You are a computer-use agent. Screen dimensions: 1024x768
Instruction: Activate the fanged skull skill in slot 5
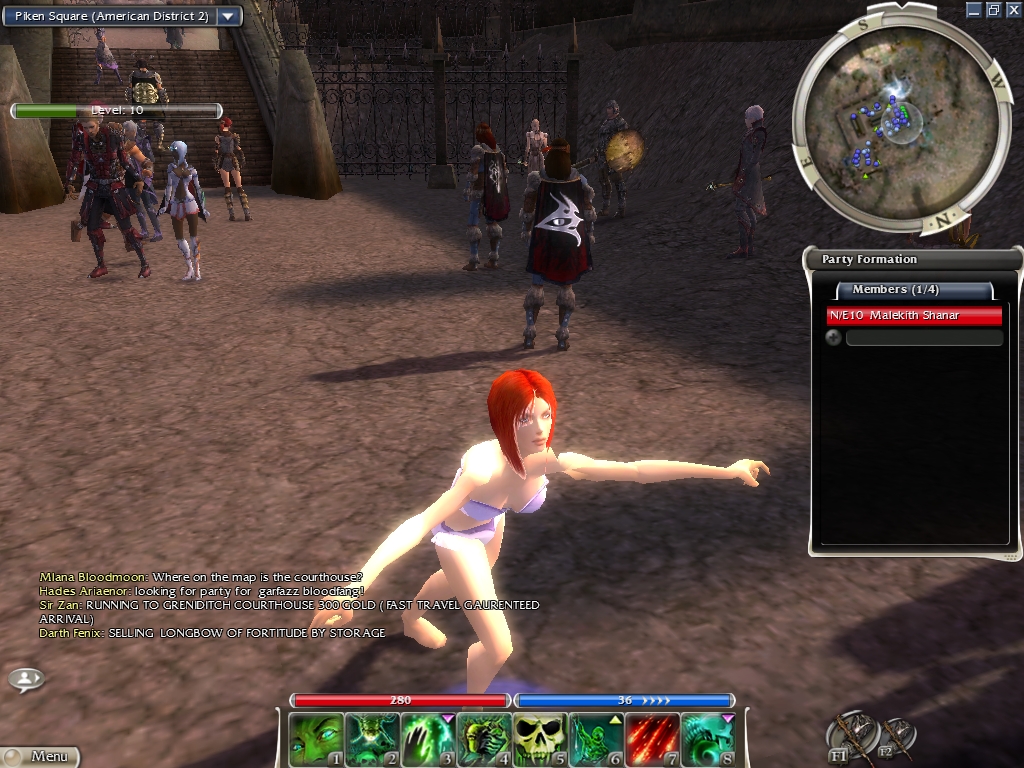click(x=540, y=739)
